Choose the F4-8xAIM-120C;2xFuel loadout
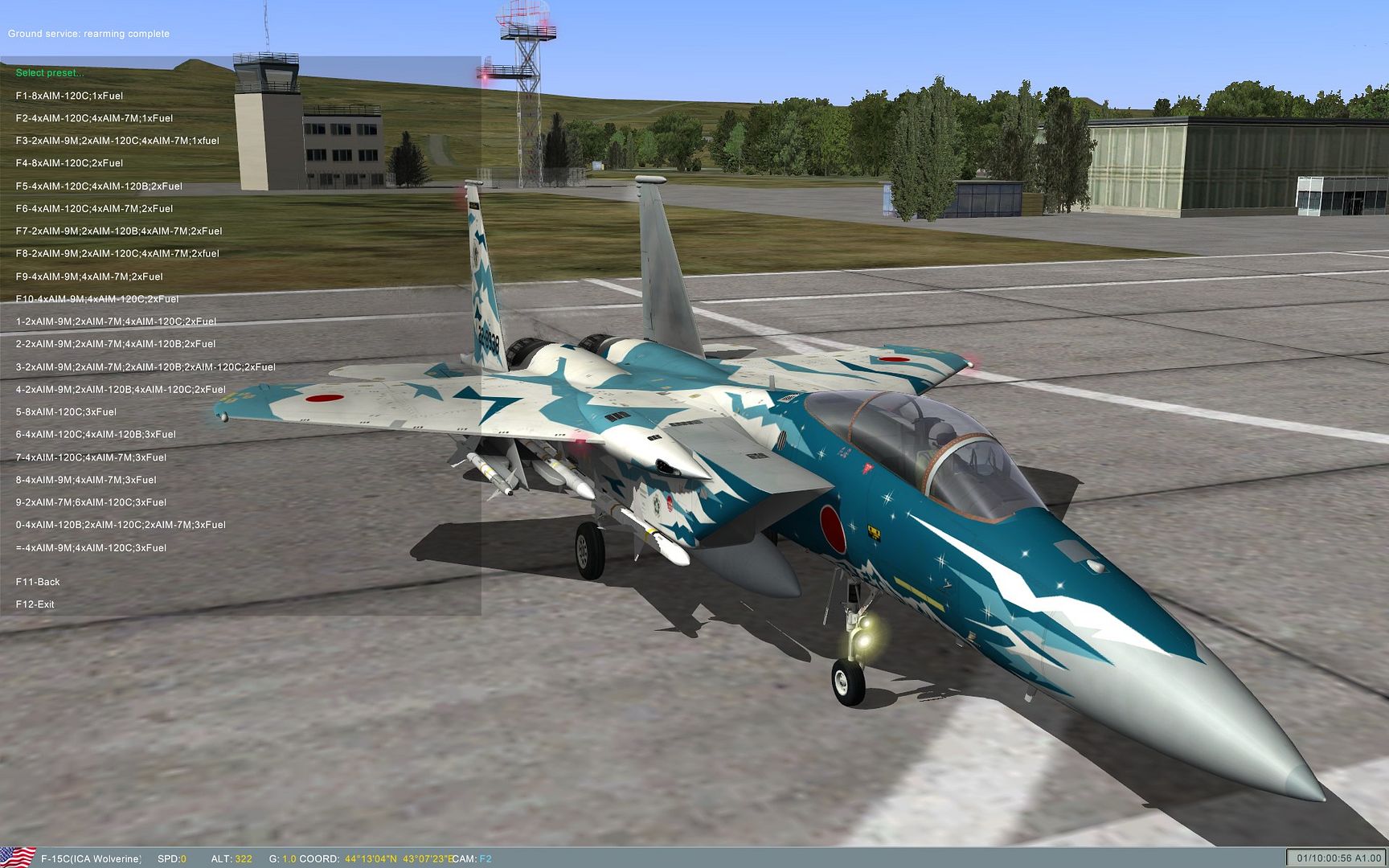1389x868 pixels. click(x=70, y=162)
